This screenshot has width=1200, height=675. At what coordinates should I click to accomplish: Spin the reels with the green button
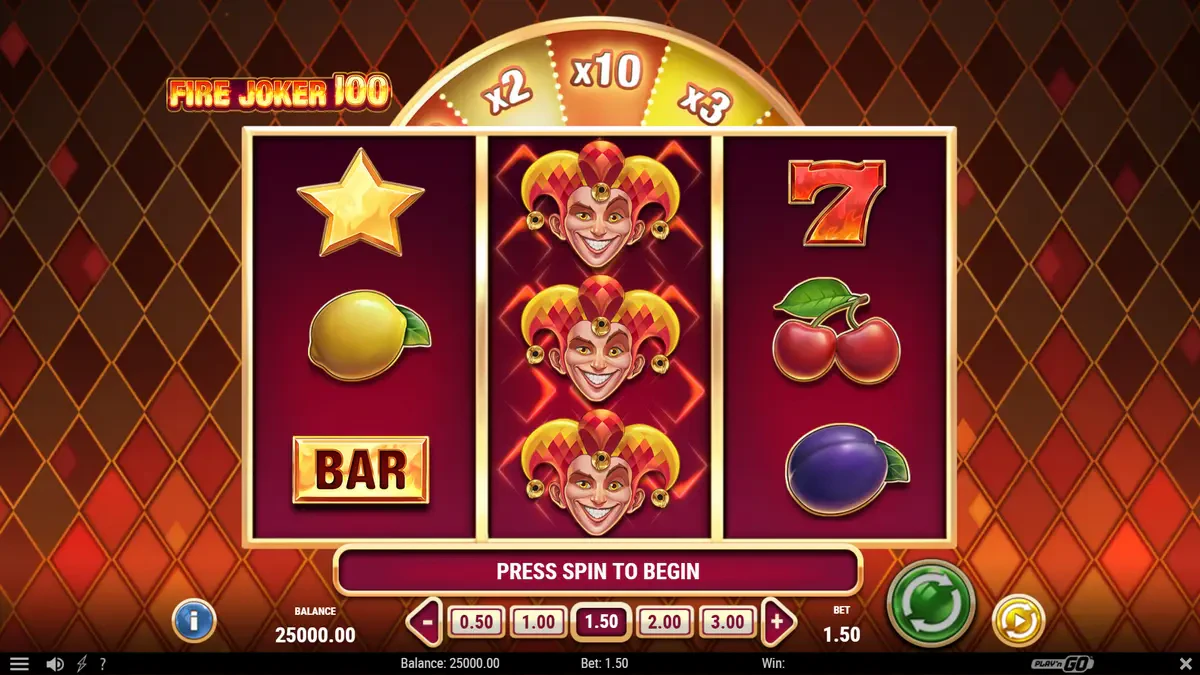click(930, 602)
